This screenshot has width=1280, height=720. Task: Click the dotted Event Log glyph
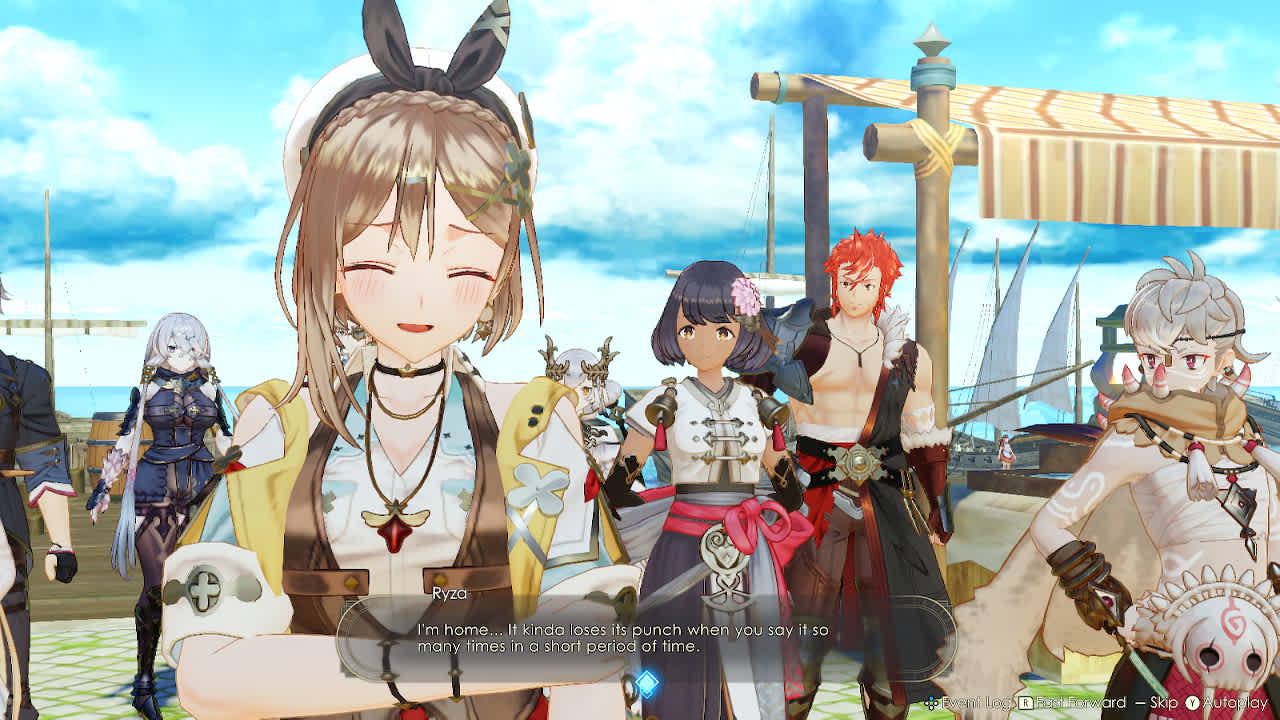931,701
